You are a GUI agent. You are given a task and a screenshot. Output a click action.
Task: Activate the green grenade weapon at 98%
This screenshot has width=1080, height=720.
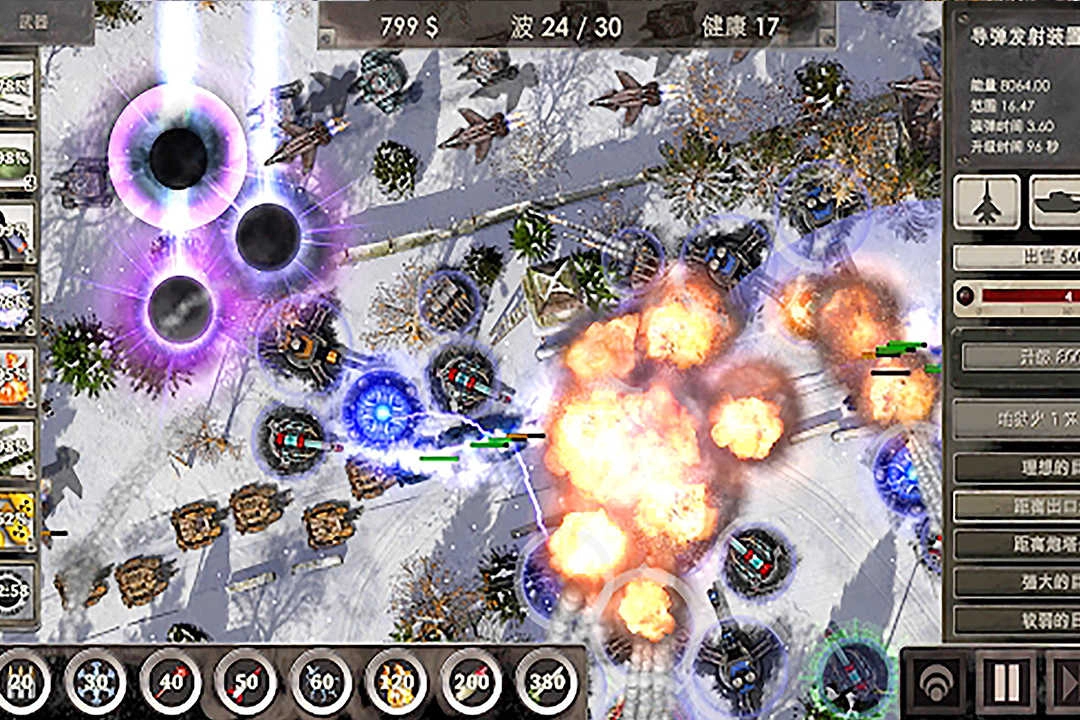(x=18, y=160)
